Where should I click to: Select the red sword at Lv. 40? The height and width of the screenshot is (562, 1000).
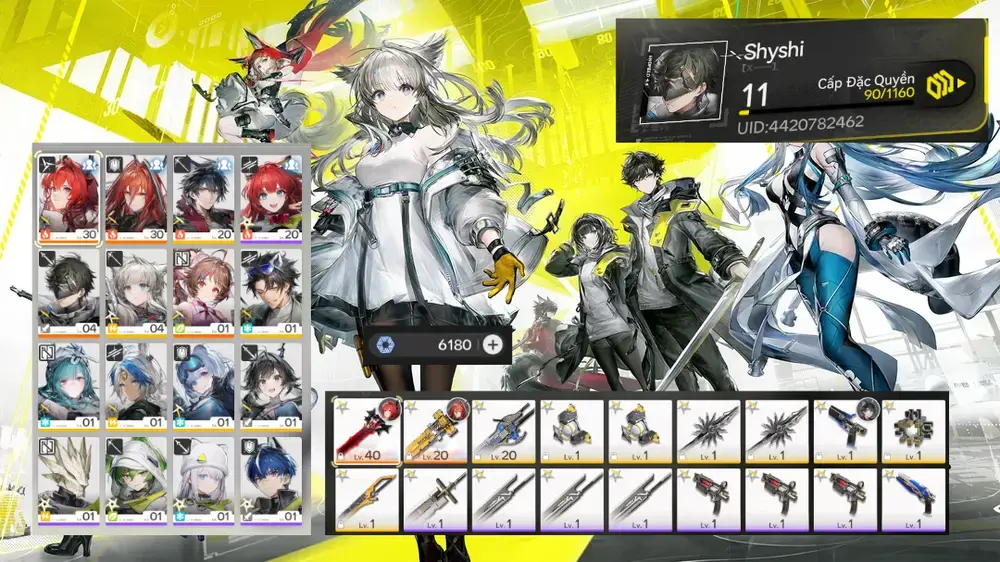366,431
